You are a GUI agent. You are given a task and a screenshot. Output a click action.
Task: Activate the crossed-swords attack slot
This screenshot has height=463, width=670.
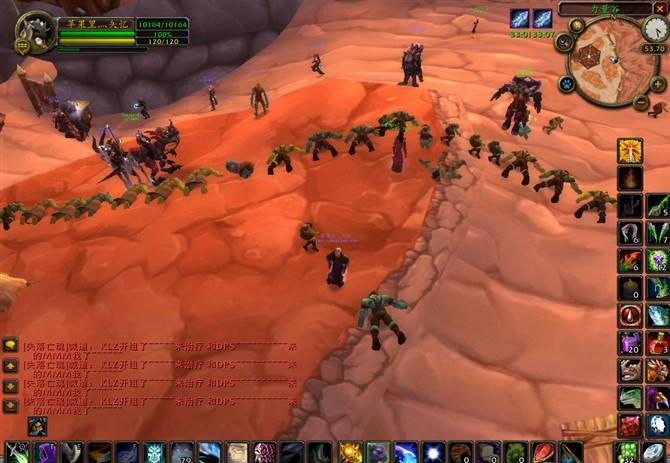point(15,453)
